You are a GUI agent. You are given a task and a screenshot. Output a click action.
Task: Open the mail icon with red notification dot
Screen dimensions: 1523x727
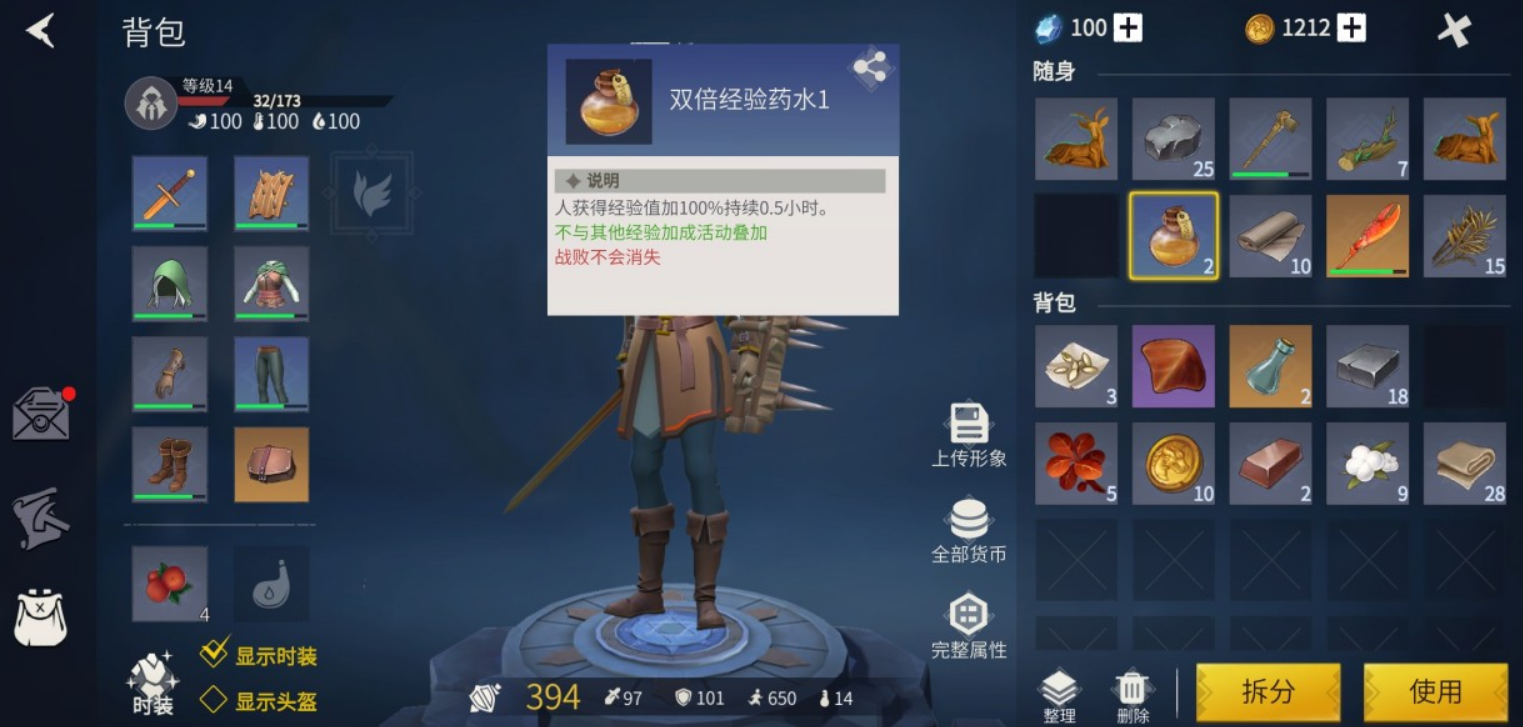(40, 410)
